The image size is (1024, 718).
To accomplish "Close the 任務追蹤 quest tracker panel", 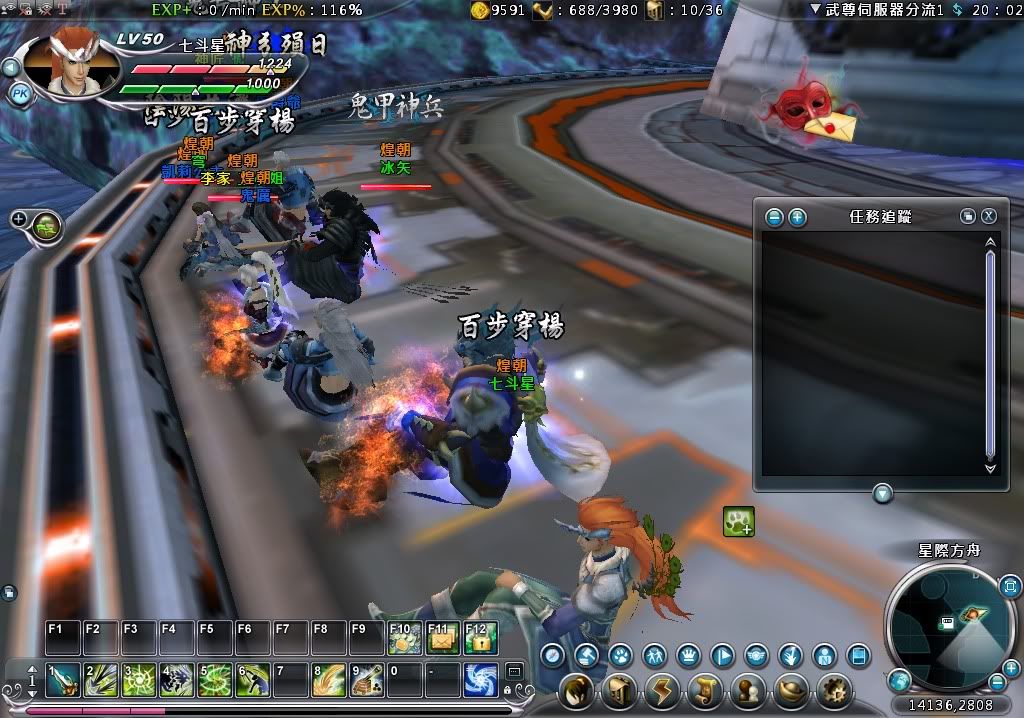I will coord(988,216).
